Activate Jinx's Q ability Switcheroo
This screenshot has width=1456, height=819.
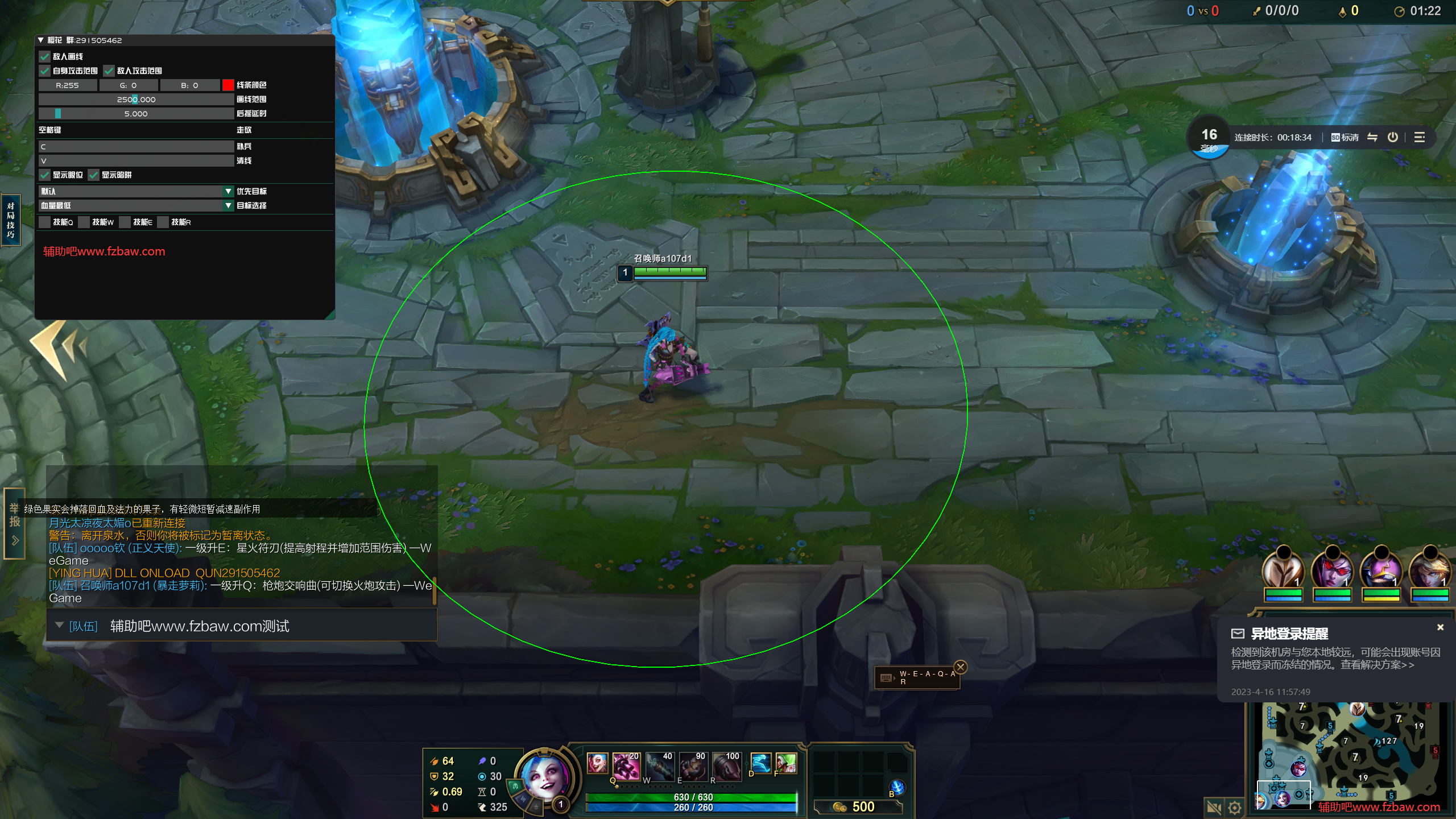click(626, 766)
